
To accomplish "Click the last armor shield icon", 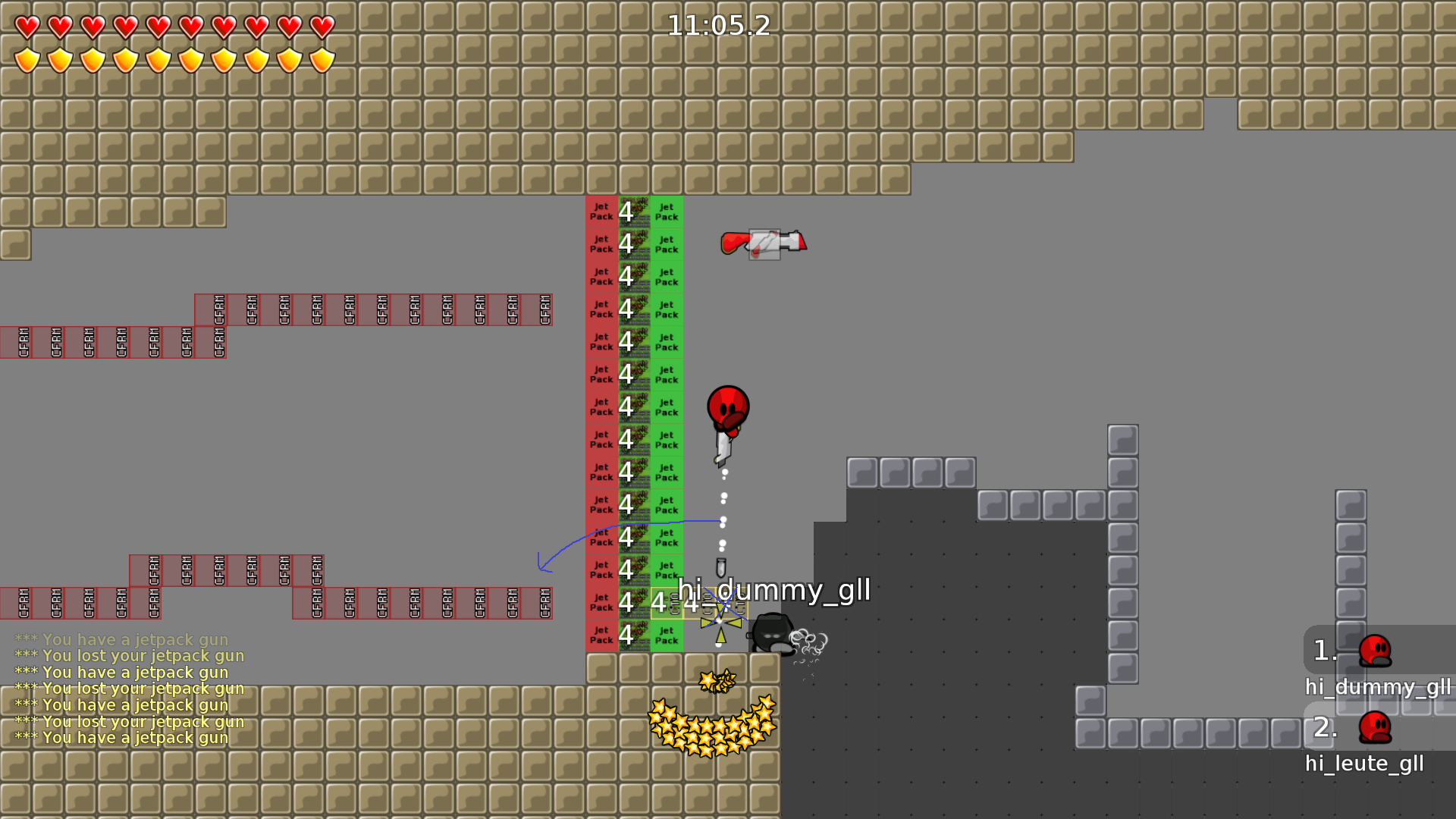I will [x=322, y=58].
